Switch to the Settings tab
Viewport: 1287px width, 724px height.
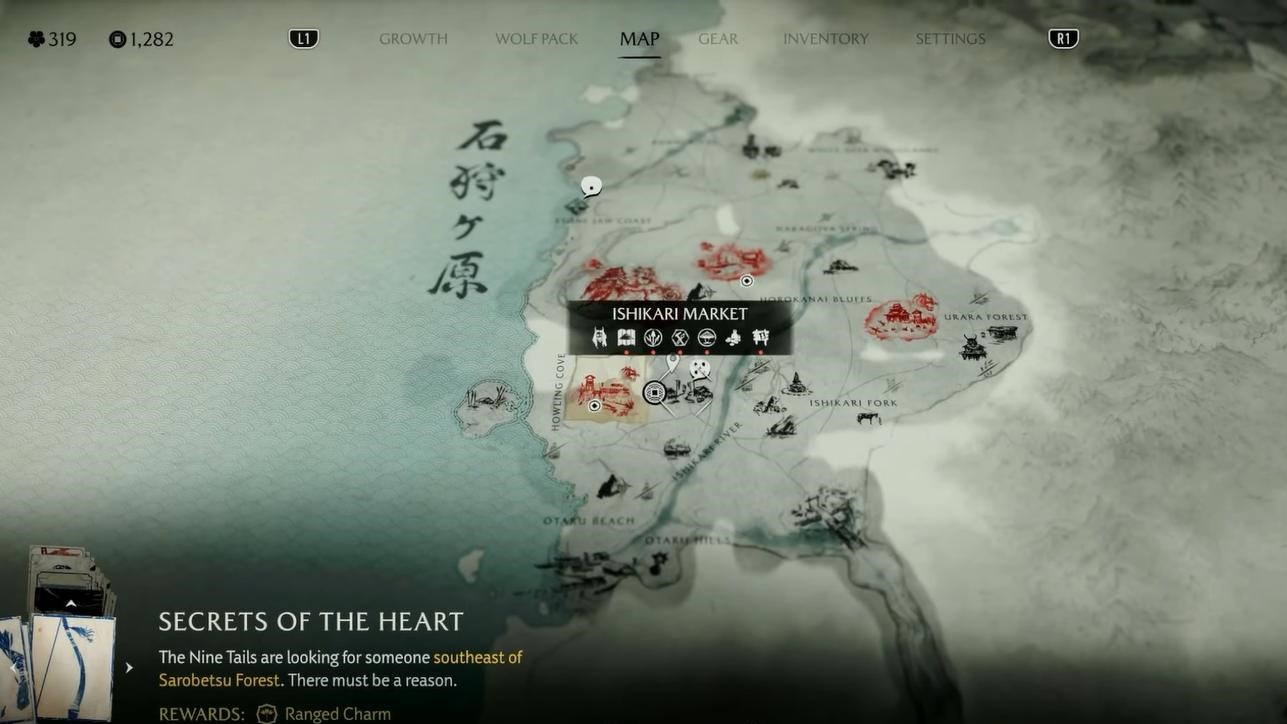coord(950,39)
